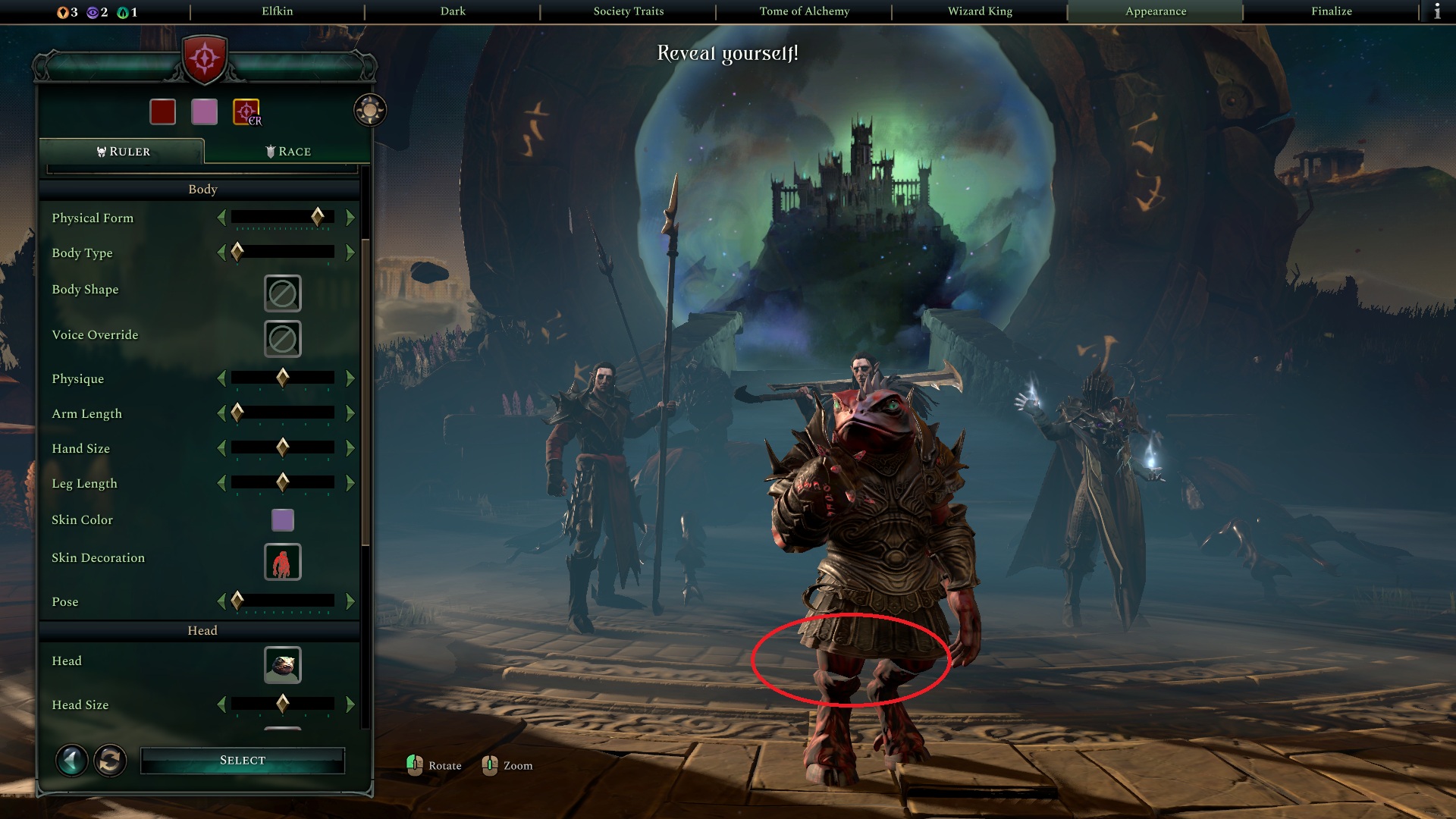
Task: Open the Tome of Alchemy step
Action: pos(805,11)
